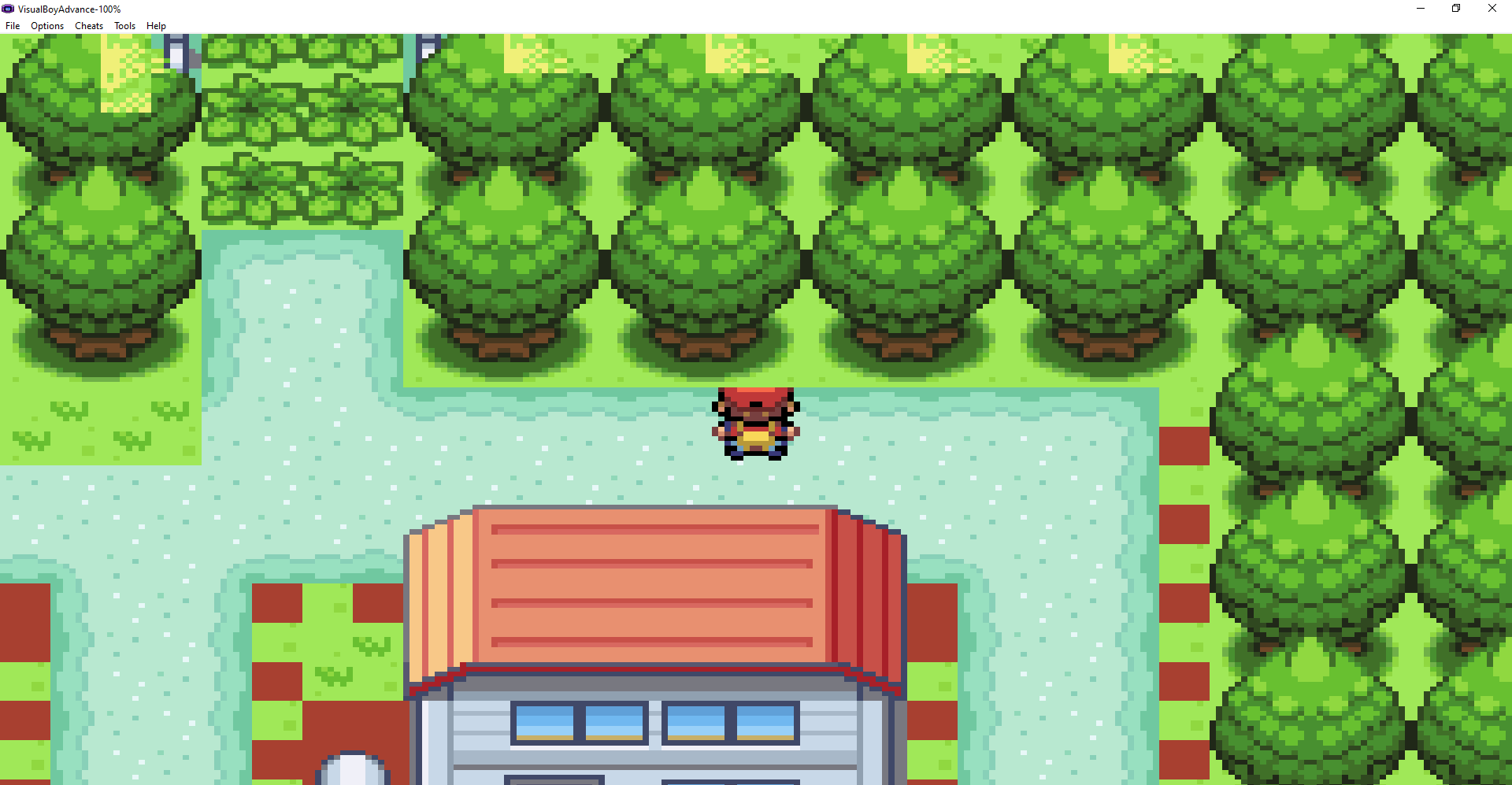
Task: Open the Options menu
Action: tap(46, 25)
